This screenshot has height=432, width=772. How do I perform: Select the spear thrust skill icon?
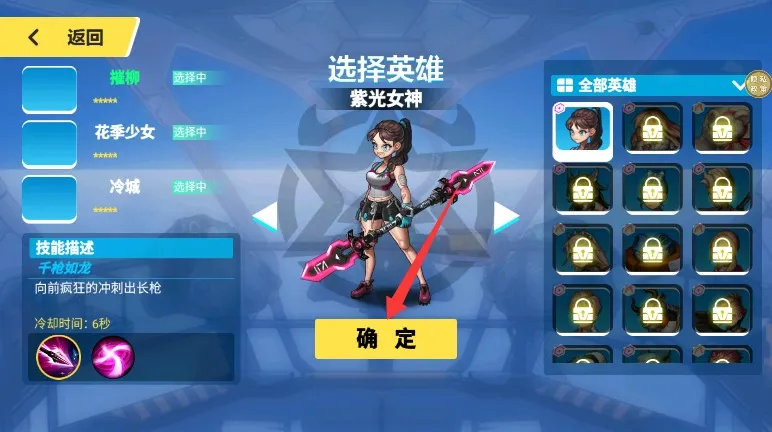(58, 356)
